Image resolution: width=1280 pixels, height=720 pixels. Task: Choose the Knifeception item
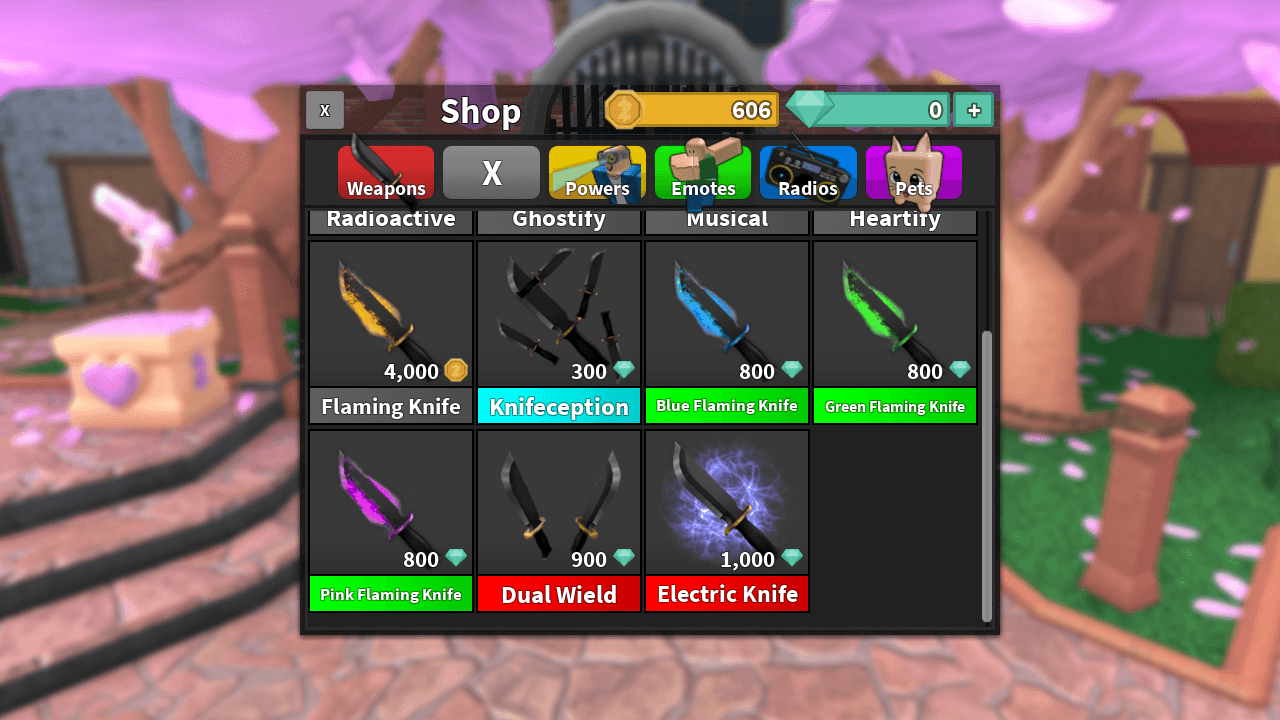click(559, 332)
